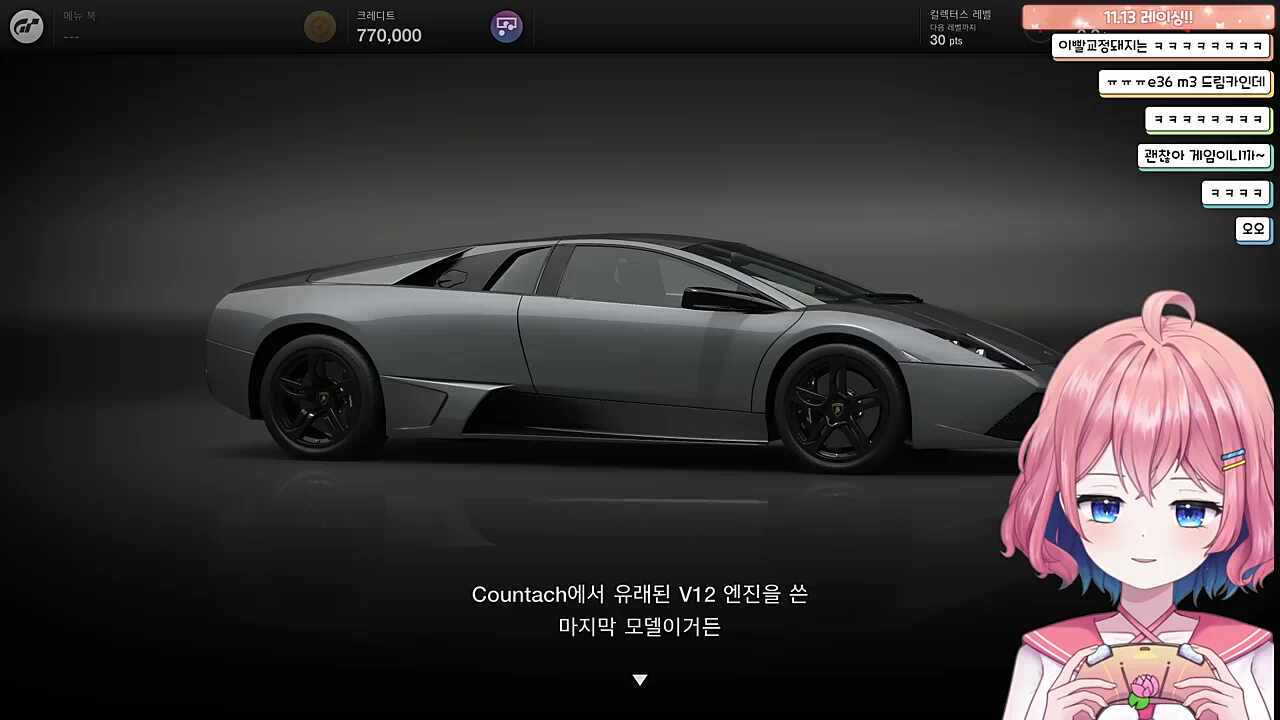Expand the next dialogue with the down arrow
The height and width of the screenshot is (720, 1280).
(640, 679)
